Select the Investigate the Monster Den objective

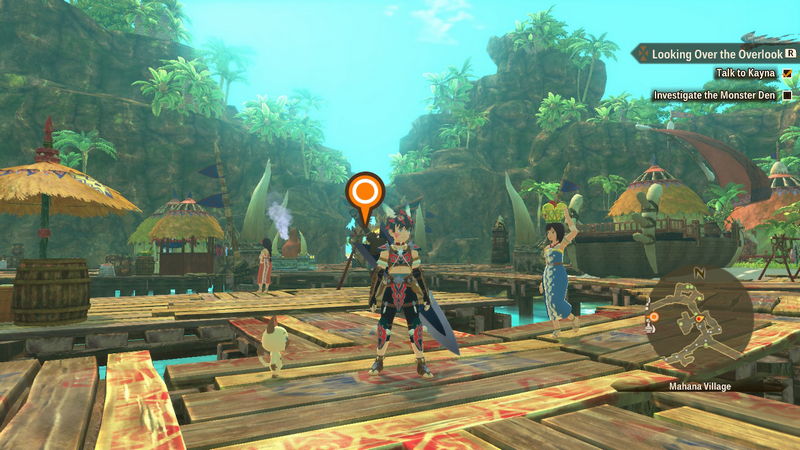click(x=716, y=95)
